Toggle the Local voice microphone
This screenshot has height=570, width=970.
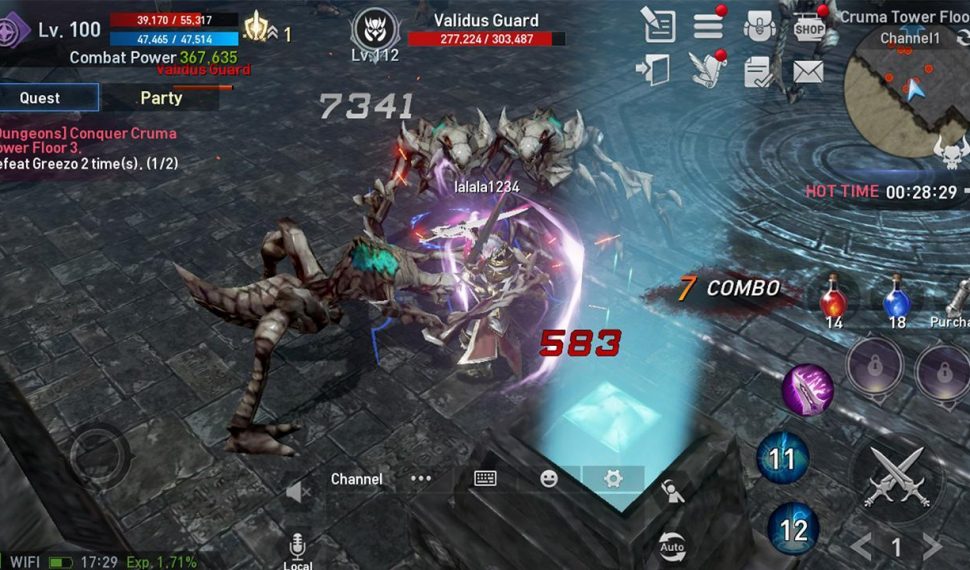[x=297, y=548]
